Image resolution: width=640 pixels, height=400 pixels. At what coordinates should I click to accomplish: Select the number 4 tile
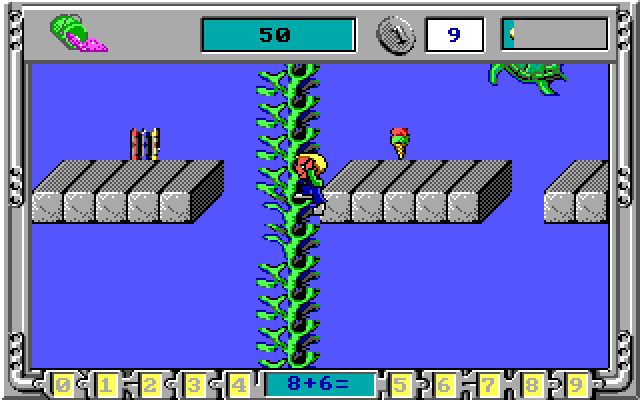coord(239,384)
